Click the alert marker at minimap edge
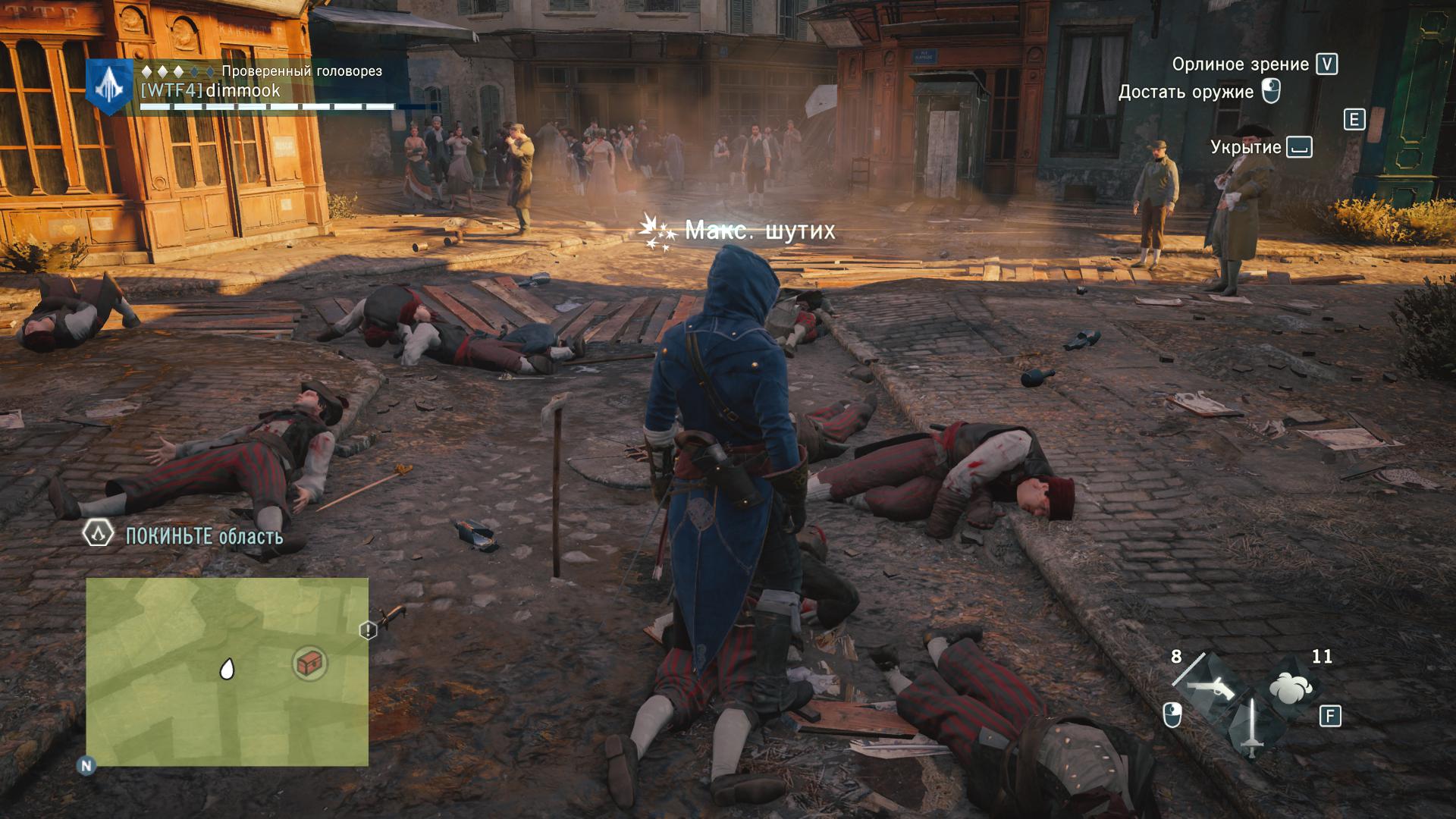The image size is (1456, 819). point(368,630)
